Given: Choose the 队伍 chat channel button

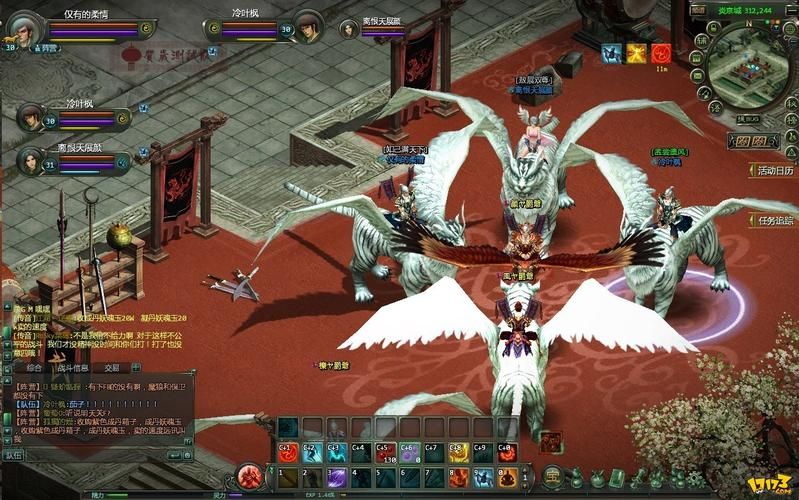Looking at the screenshot, I should [x=13, y=454].
